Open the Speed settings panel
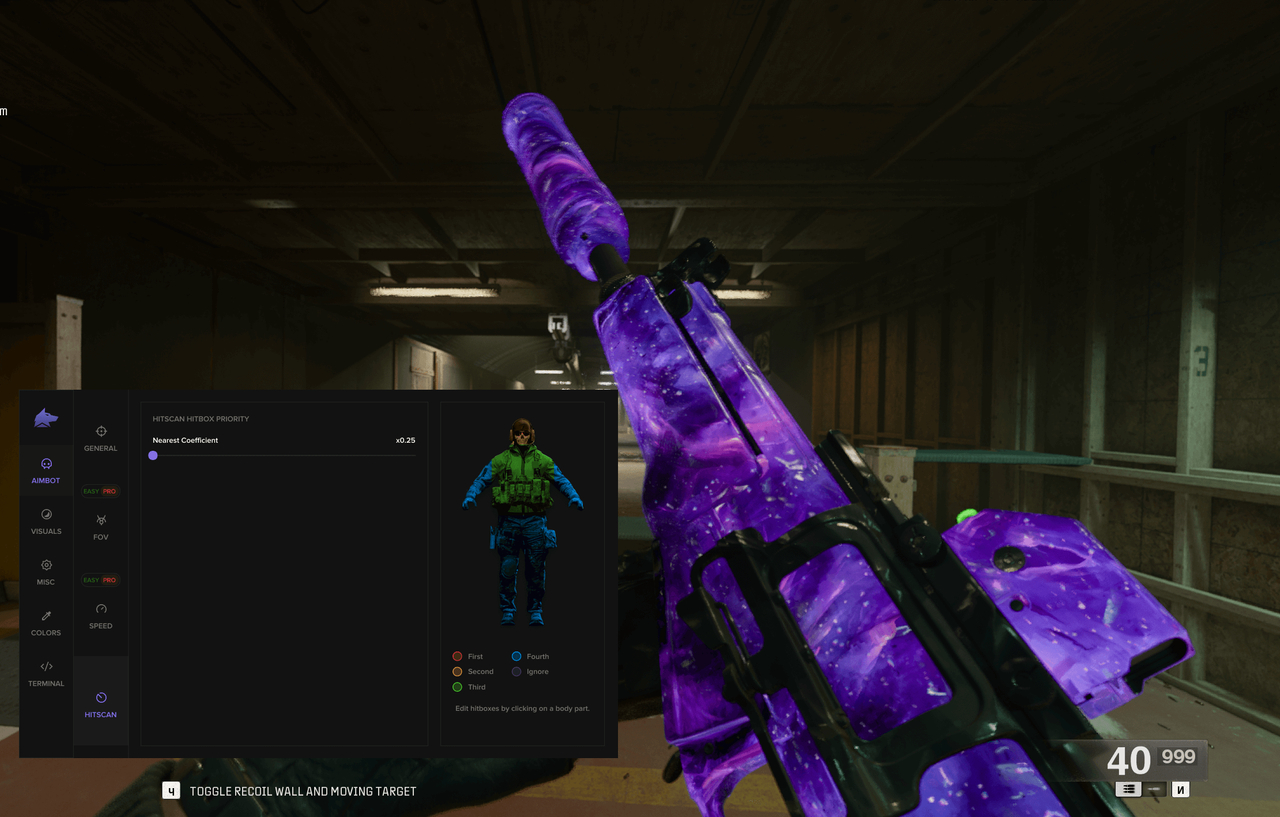1280x817 pixels. 100,616
